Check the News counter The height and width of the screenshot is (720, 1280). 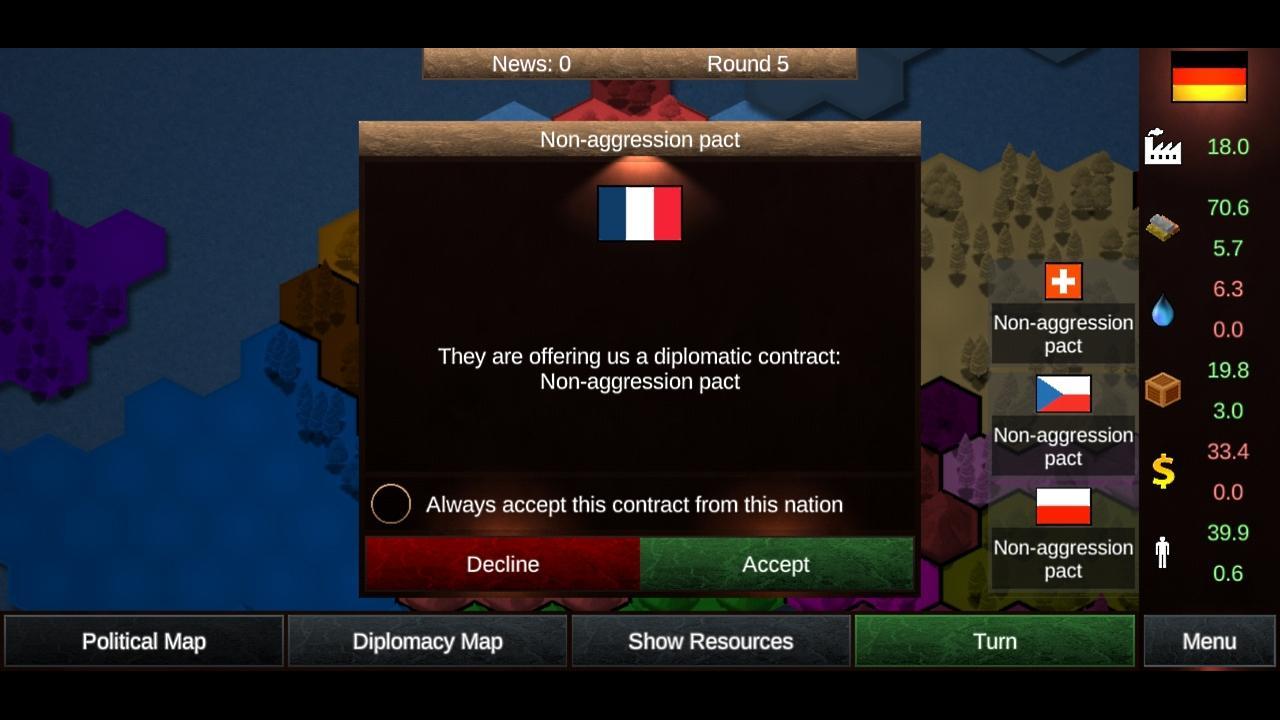[x=530, y=63]
